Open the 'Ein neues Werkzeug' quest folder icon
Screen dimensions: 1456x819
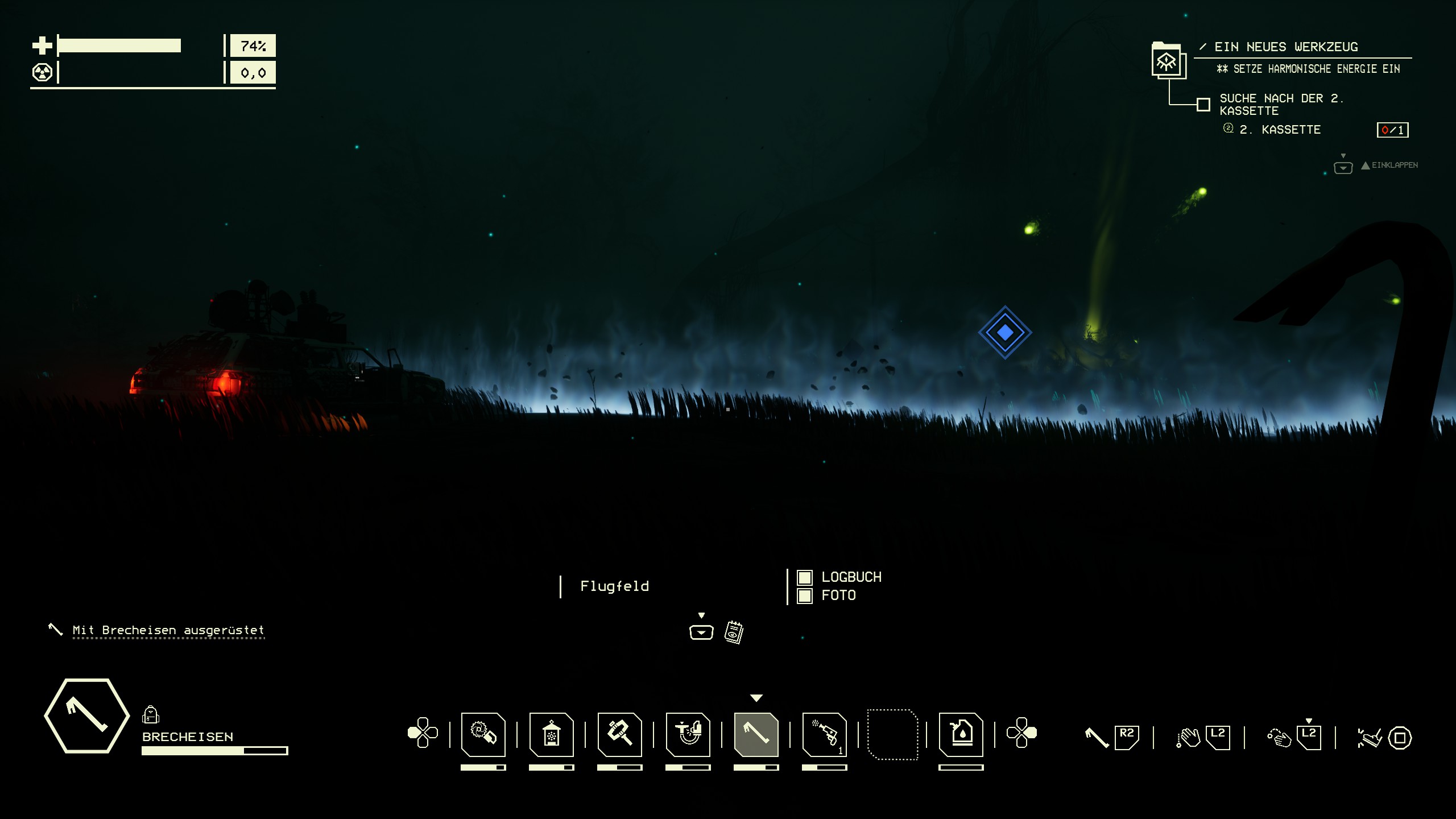point(1168,61)
